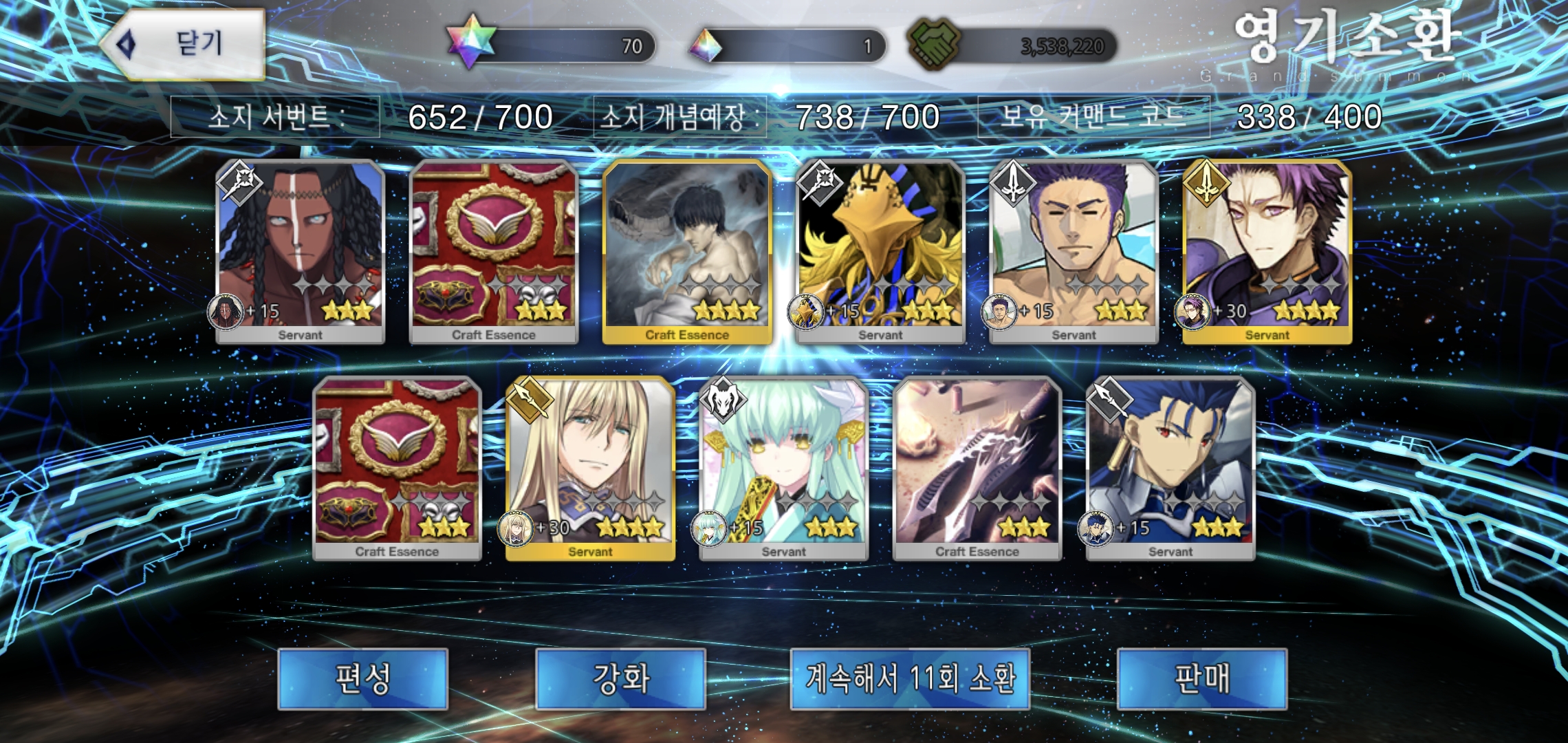1568x743 pixels.
Task: Select the gold-masked Servant card
Action: tap(880, 251)
